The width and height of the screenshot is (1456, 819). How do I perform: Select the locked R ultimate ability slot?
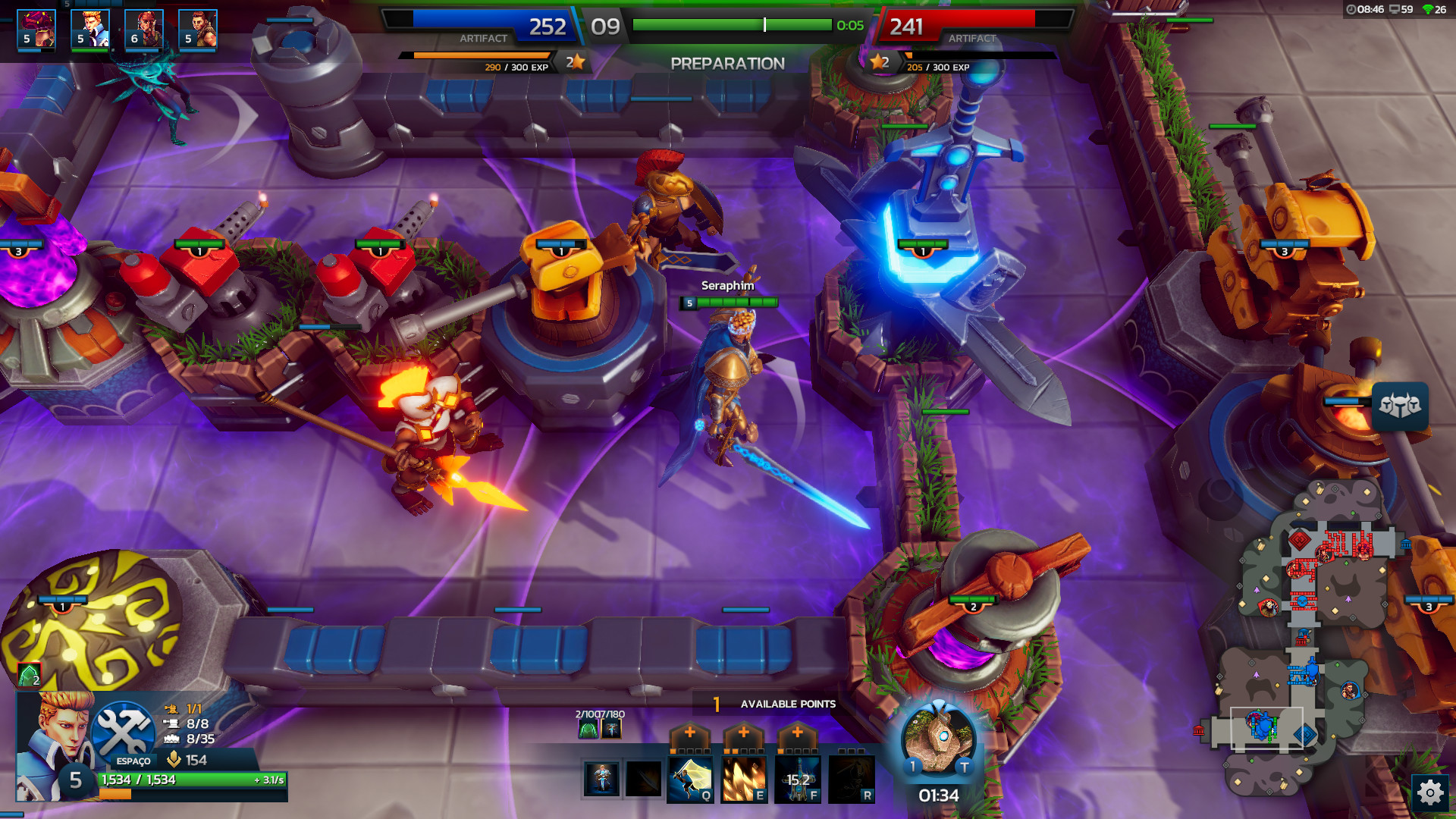point(850,780)
